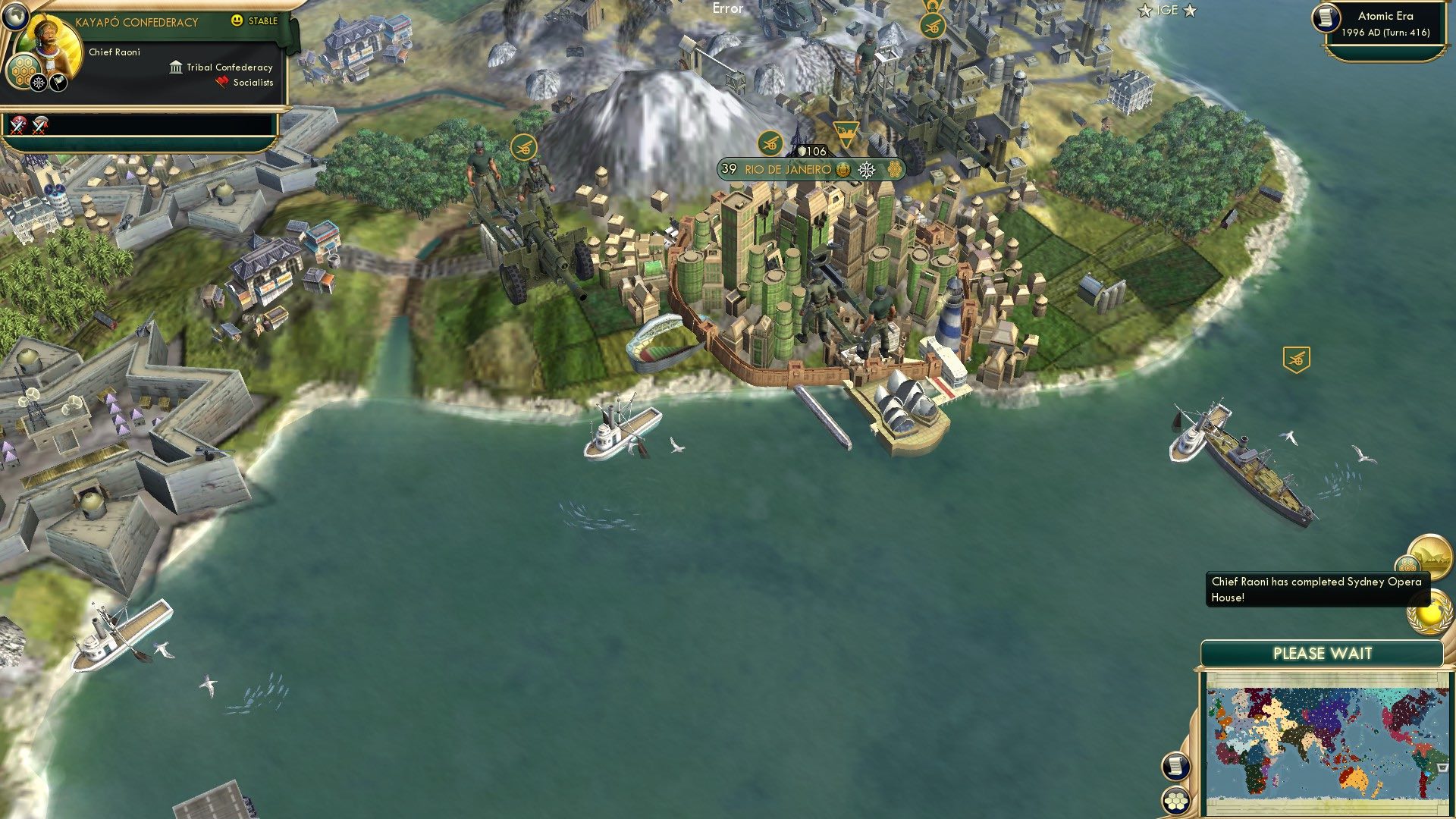Open the diplomacy flag icon near leader portrait
This screenshot has height=819, width=1456.
(x=57, y=83)
